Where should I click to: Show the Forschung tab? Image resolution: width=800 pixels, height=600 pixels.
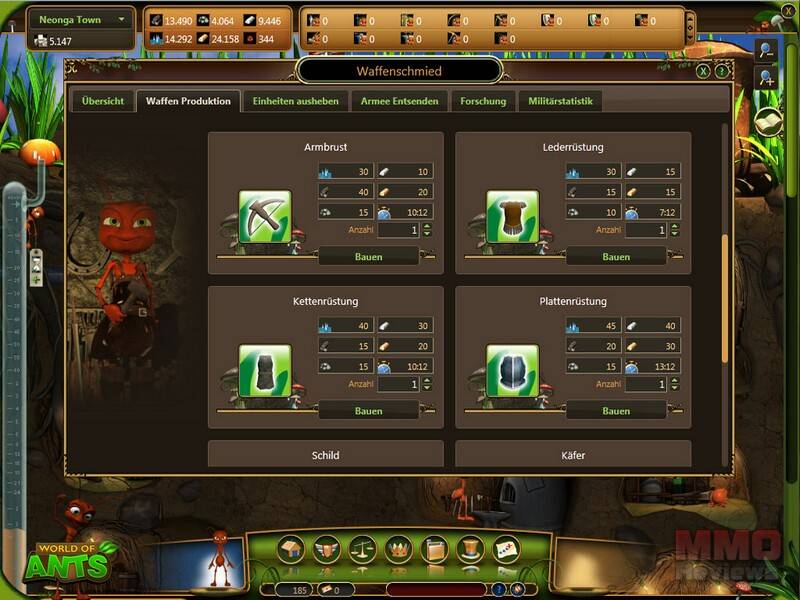pyautogui.click(x=483, y=102)
